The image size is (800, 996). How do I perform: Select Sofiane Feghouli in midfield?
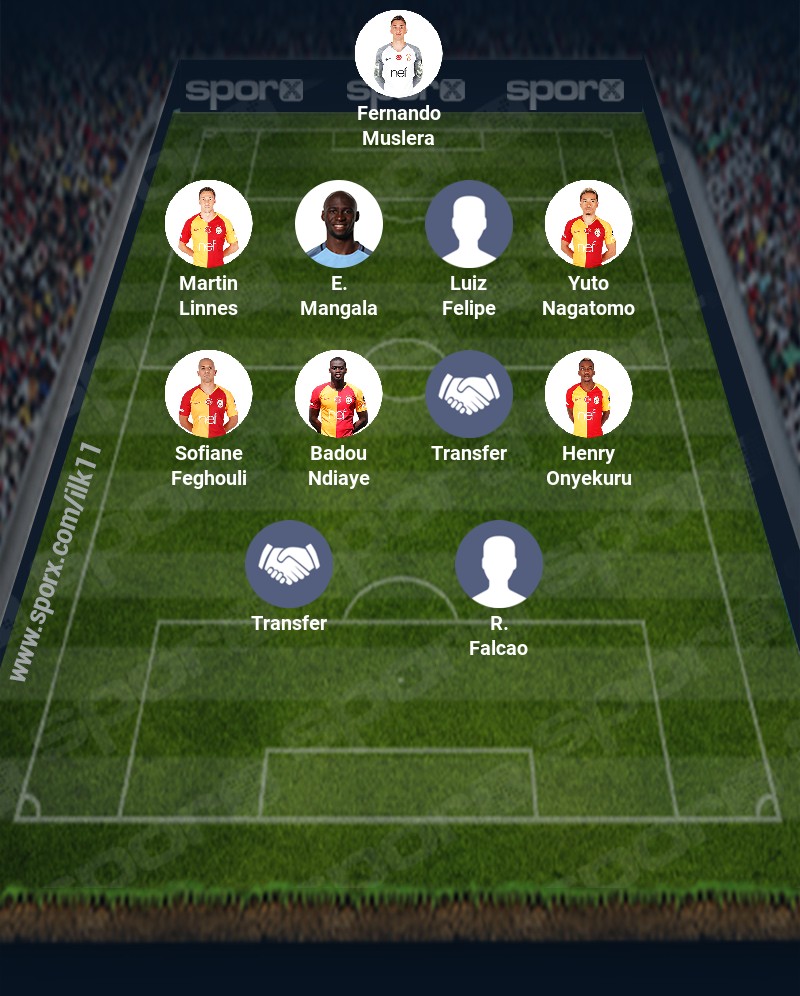pyautogui.click(x=208, y=394)
